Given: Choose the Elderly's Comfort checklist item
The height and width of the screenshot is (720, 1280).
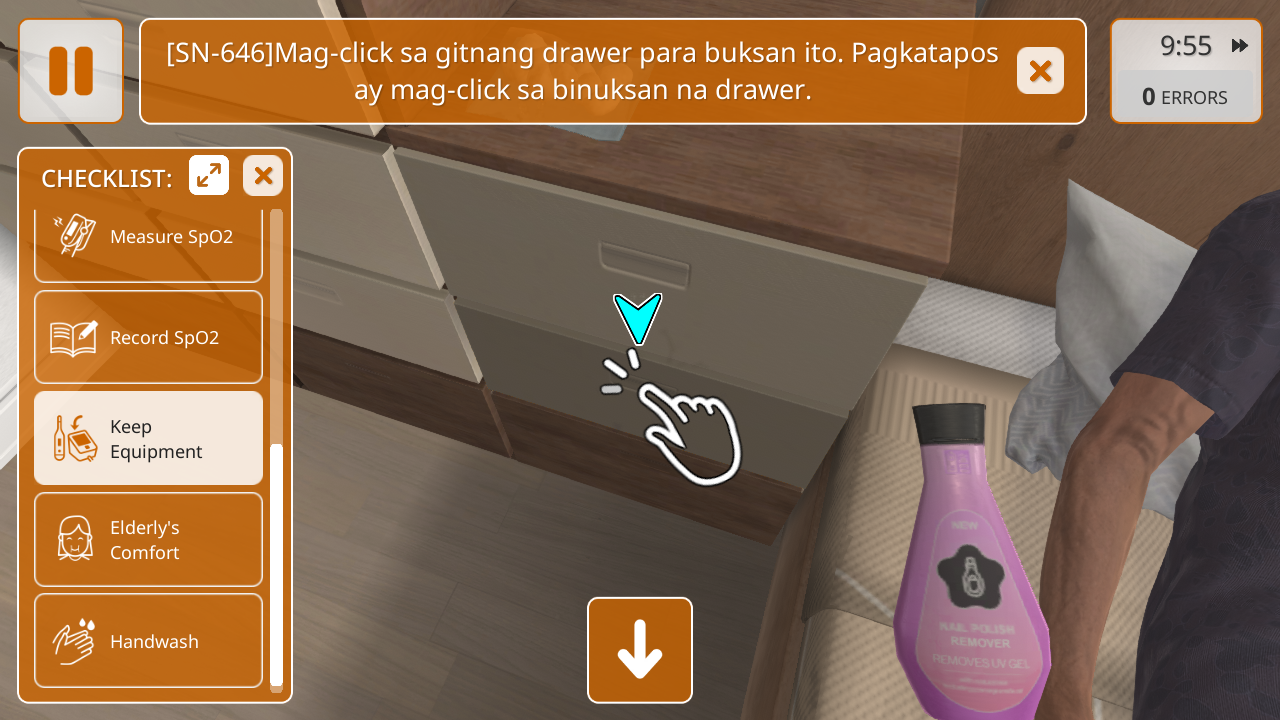Looking at the screenshot, I should pos(148,540).
